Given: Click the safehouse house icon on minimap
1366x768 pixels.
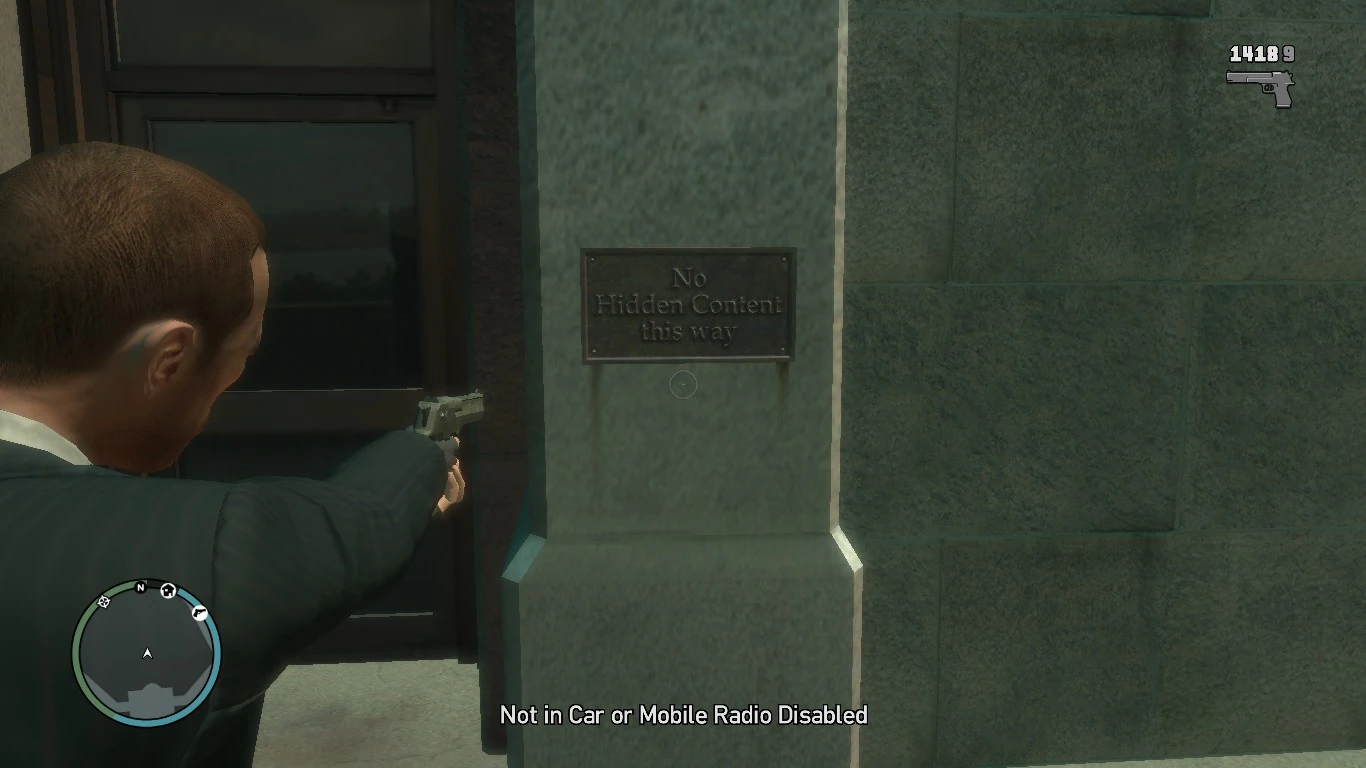Looking at the screenshot, I should click(x=168, y=591).
